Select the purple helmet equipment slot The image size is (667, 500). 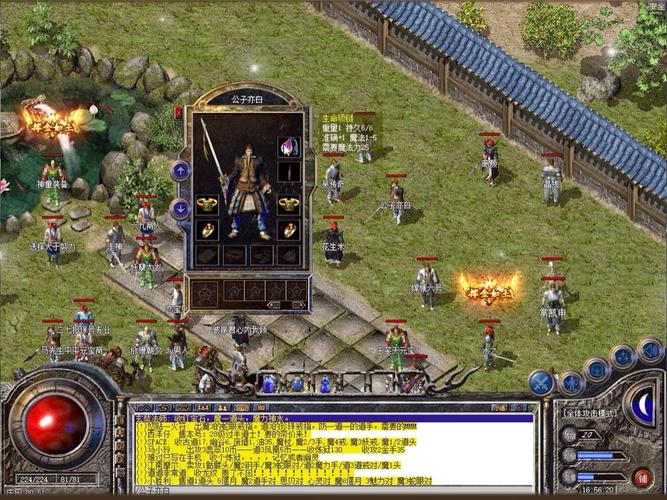click(289, 147)
